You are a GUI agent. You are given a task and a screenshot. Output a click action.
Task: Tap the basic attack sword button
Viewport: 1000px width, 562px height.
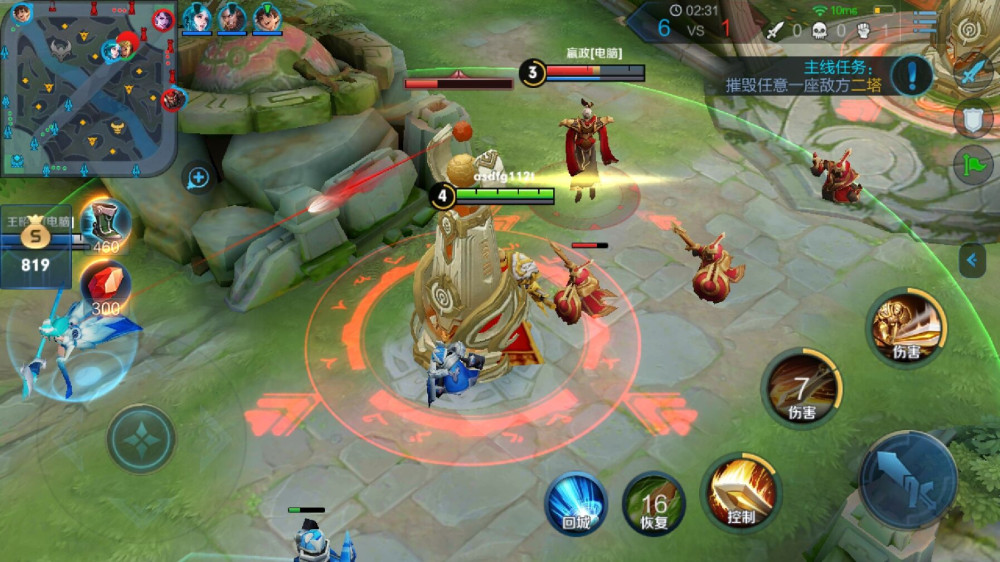click(908, 480)
